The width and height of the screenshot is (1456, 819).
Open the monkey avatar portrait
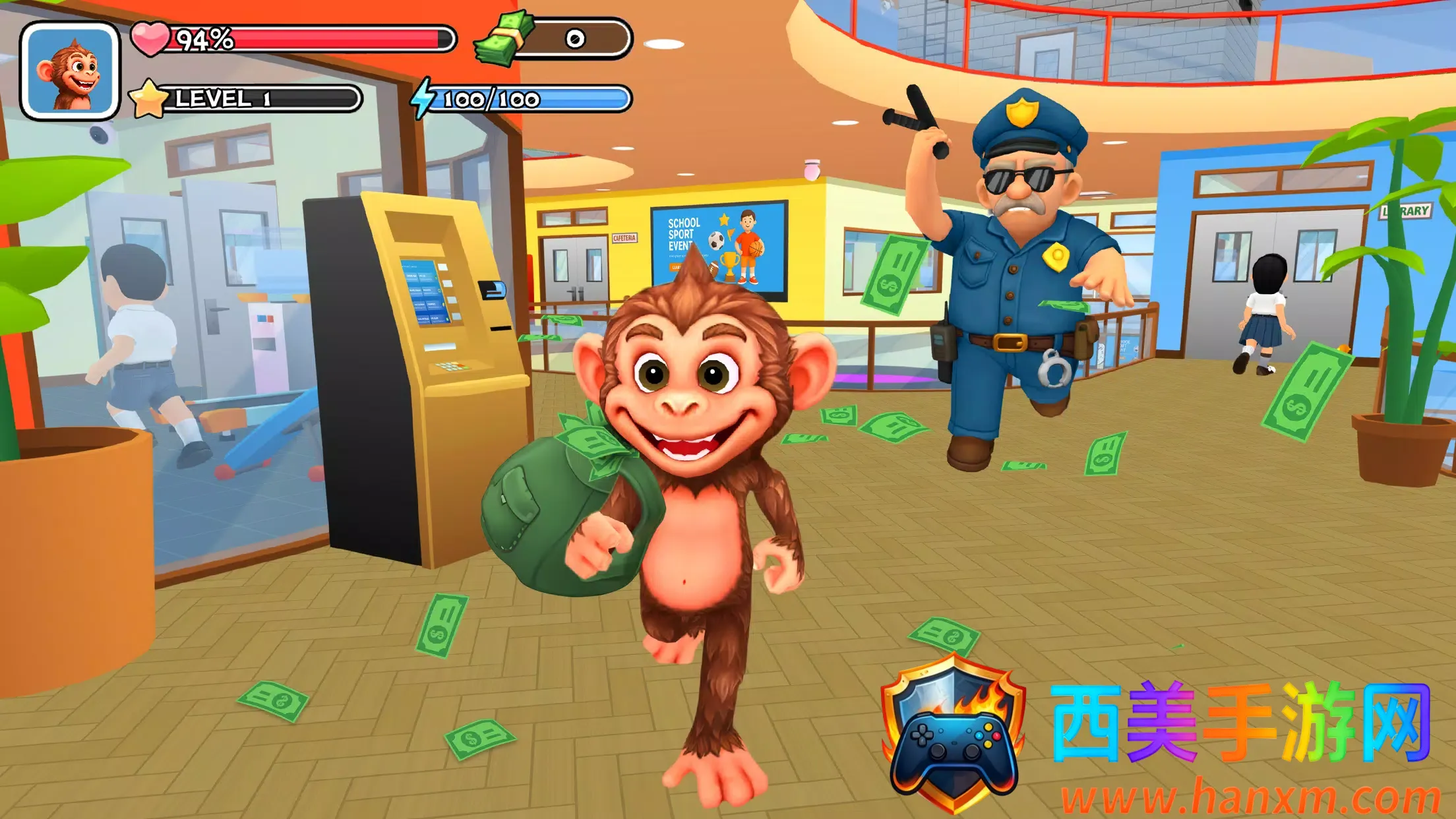(70, 71)
